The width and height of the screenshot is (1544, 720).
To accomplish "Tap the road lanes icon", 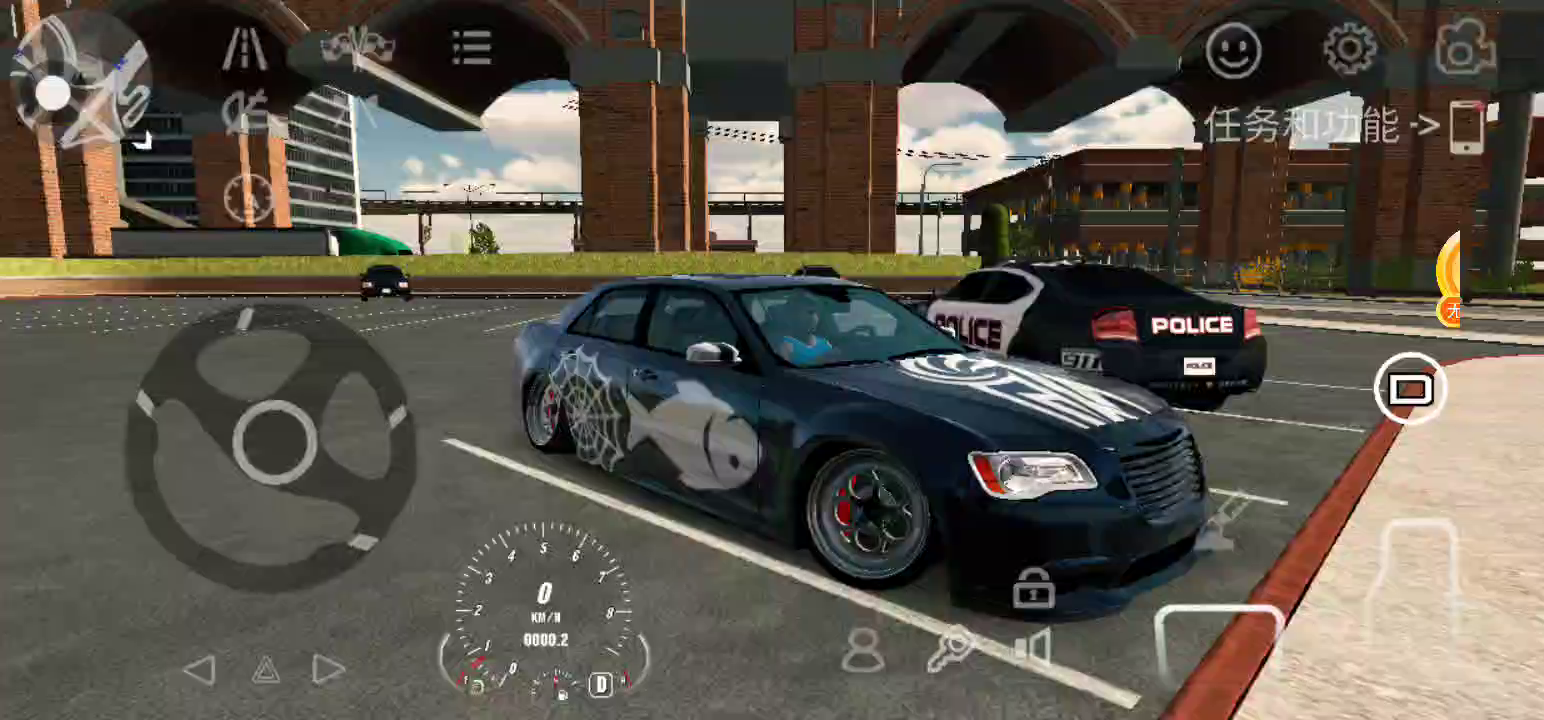I will pyautogui.click(x=244, y=49).
